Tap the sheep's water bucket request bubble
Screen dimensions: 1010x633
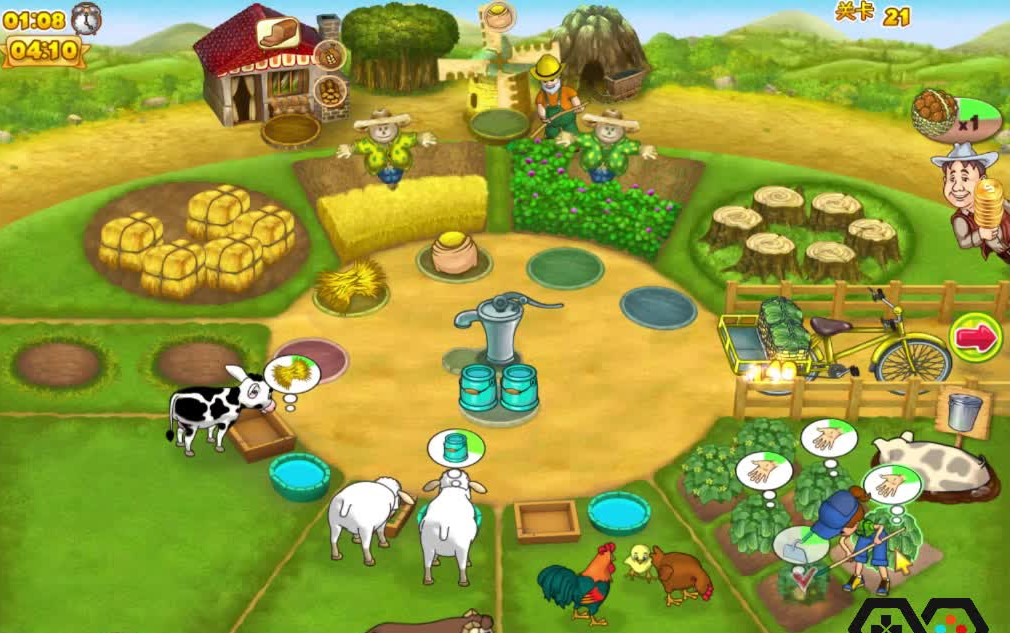click(x=456, y=447)
